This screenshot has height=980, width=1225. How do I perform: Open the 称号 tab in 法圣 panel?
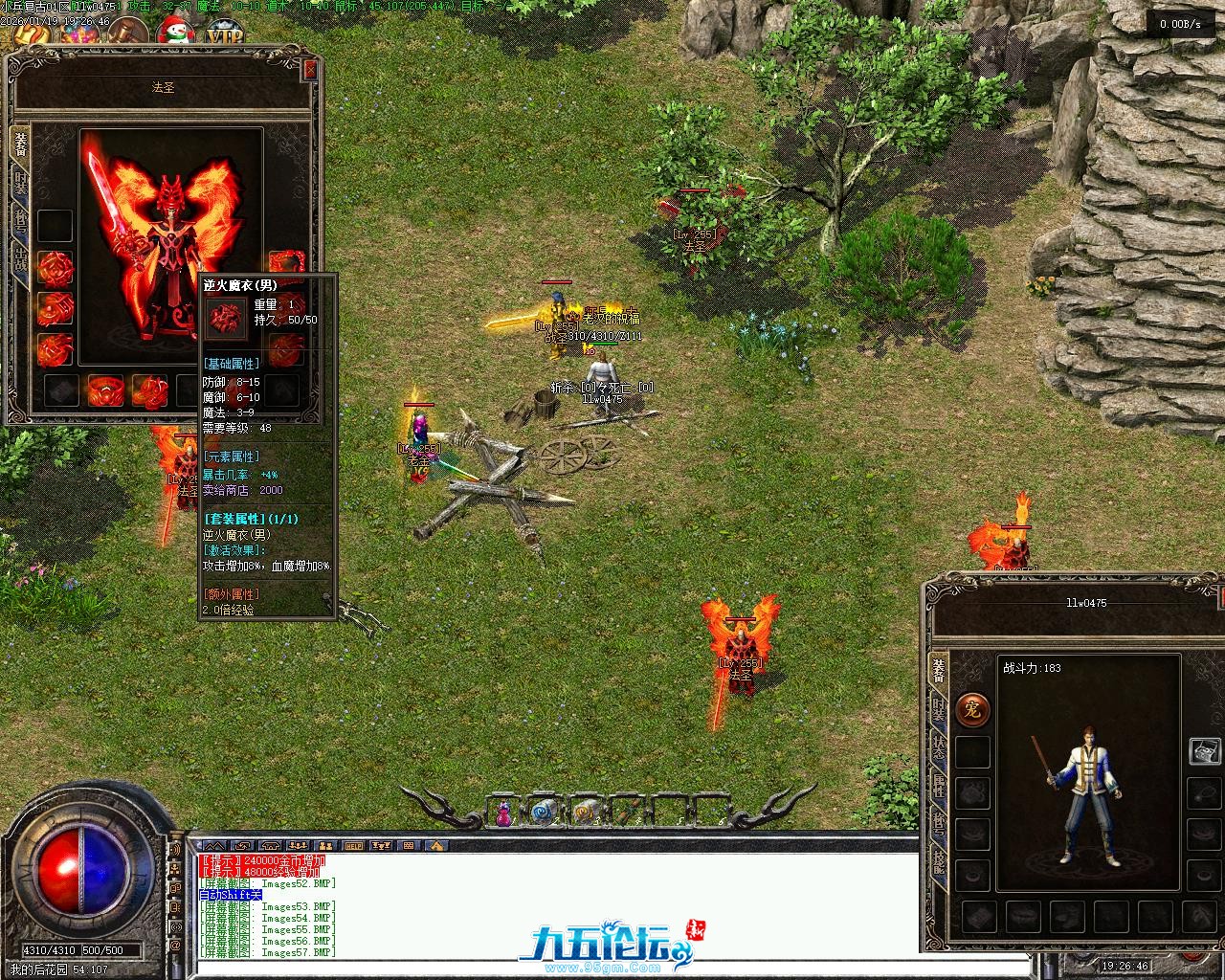(x=20, y=220)
